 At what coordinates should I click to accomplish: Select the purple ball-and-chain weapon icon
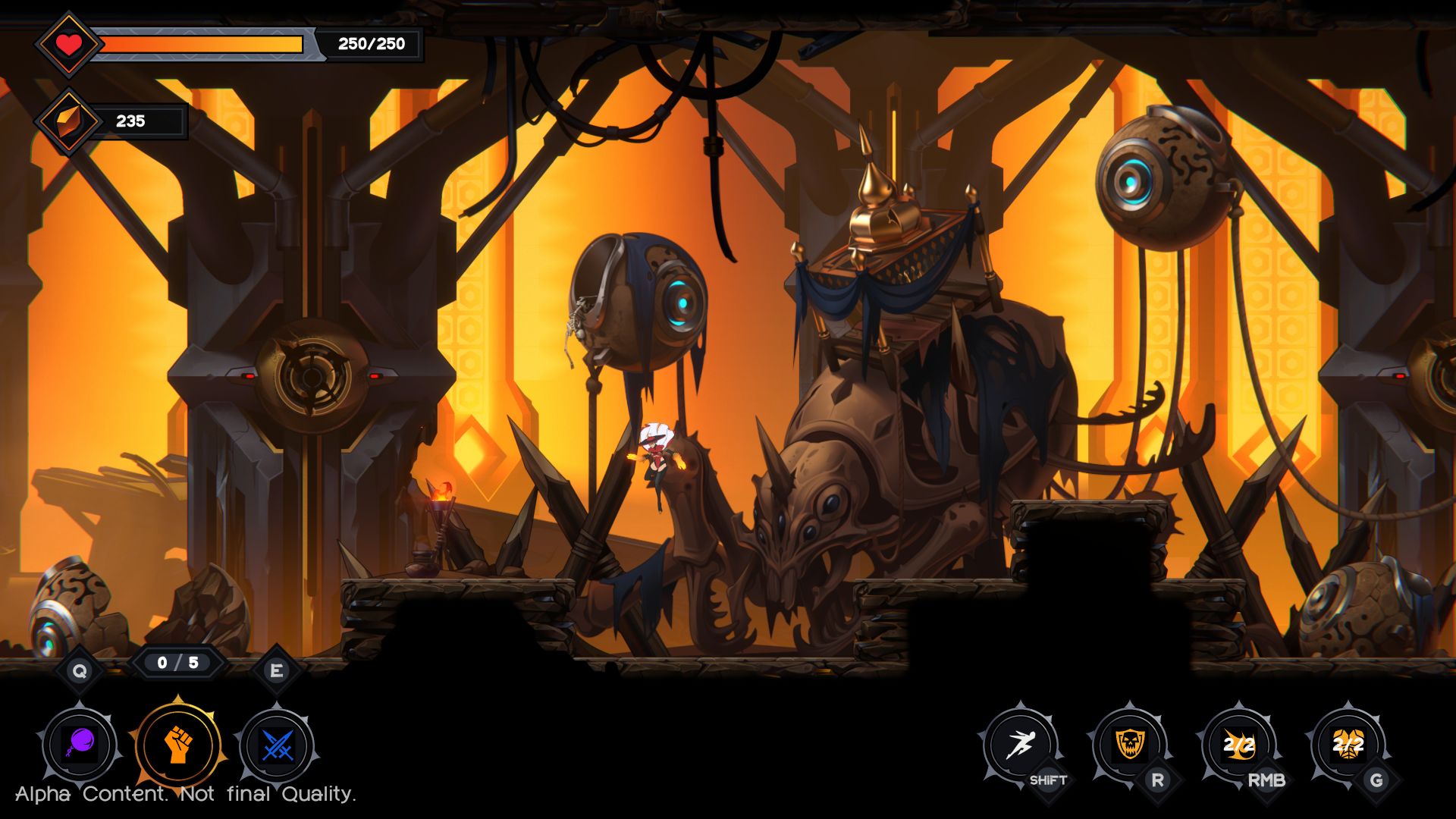80,745
